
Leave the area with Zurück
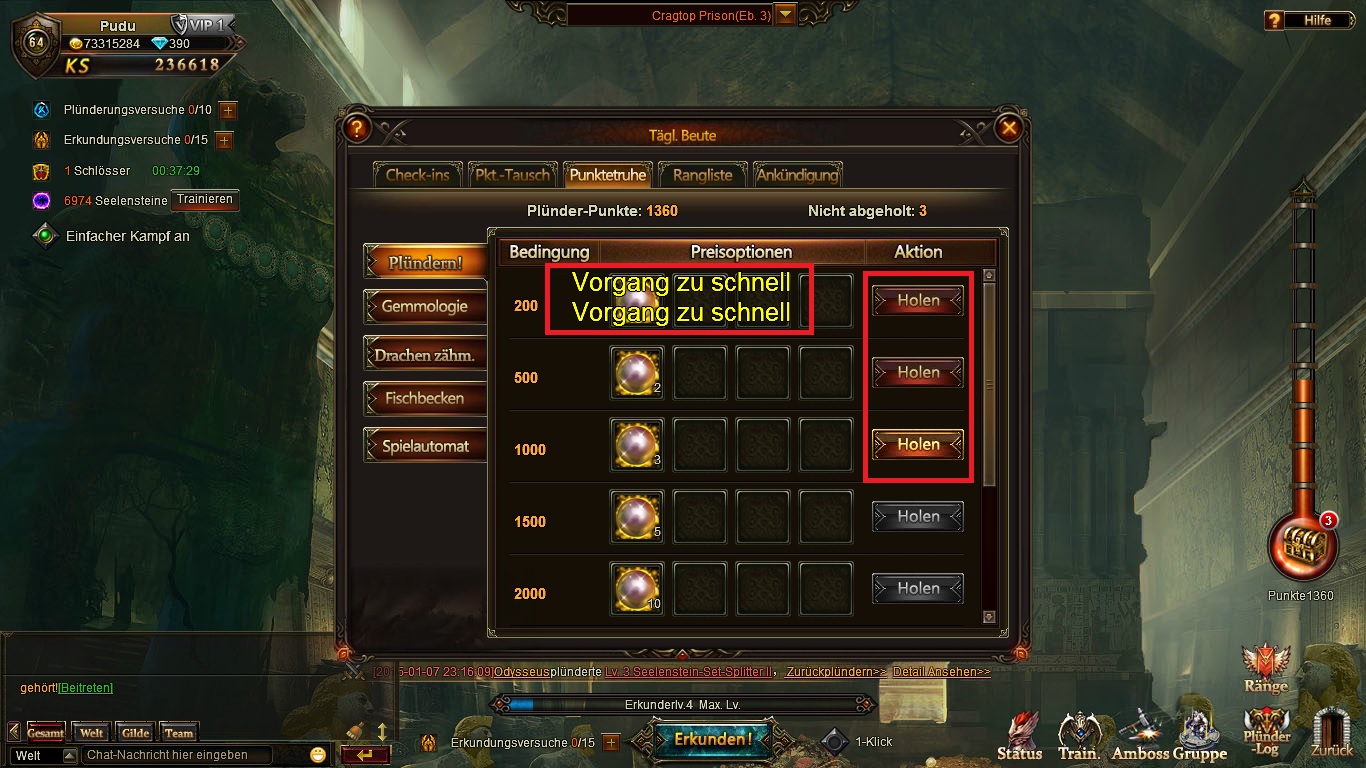[1332, 733]
